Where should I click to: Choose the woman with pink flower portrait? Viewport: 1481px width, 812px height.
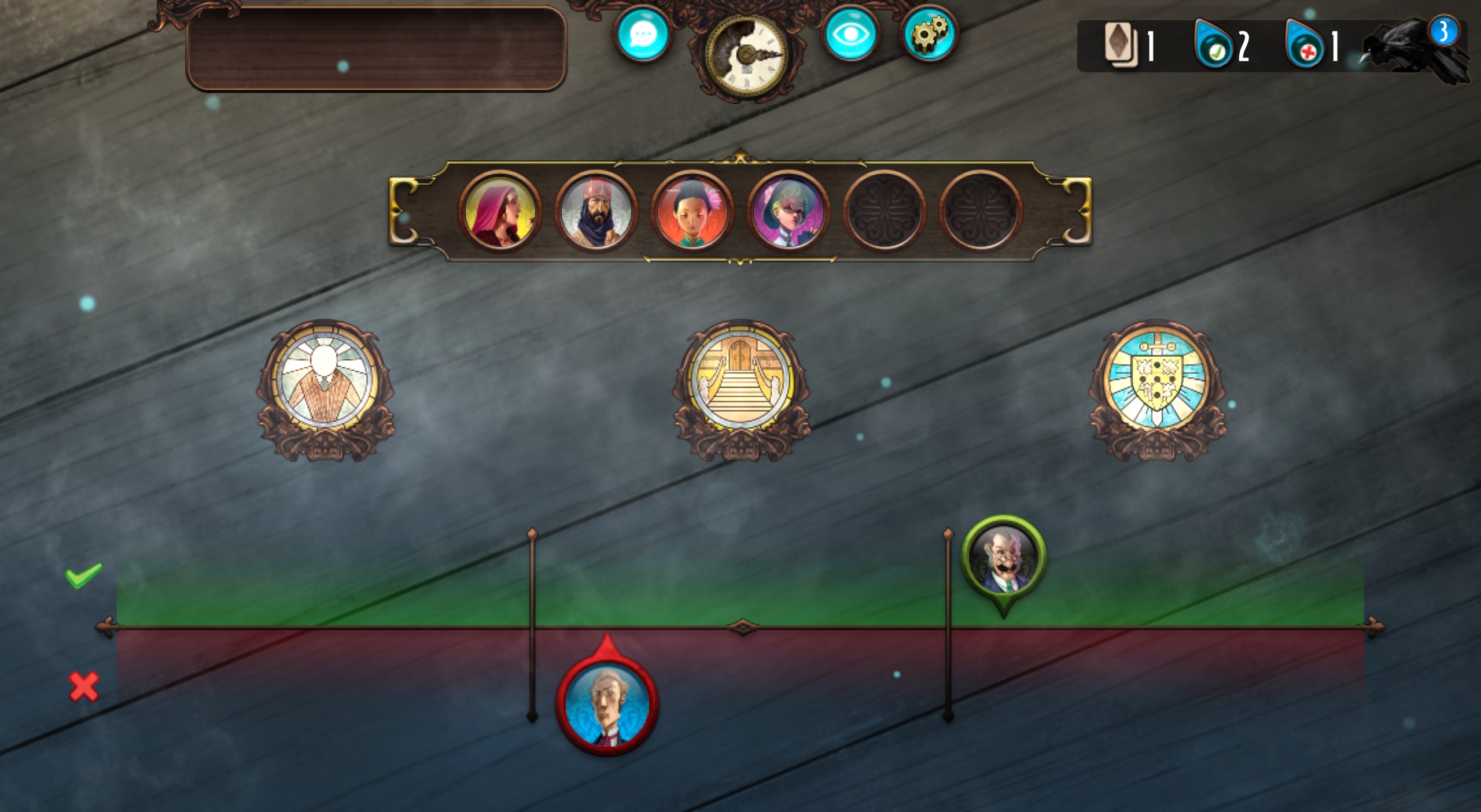pos(692,211)
